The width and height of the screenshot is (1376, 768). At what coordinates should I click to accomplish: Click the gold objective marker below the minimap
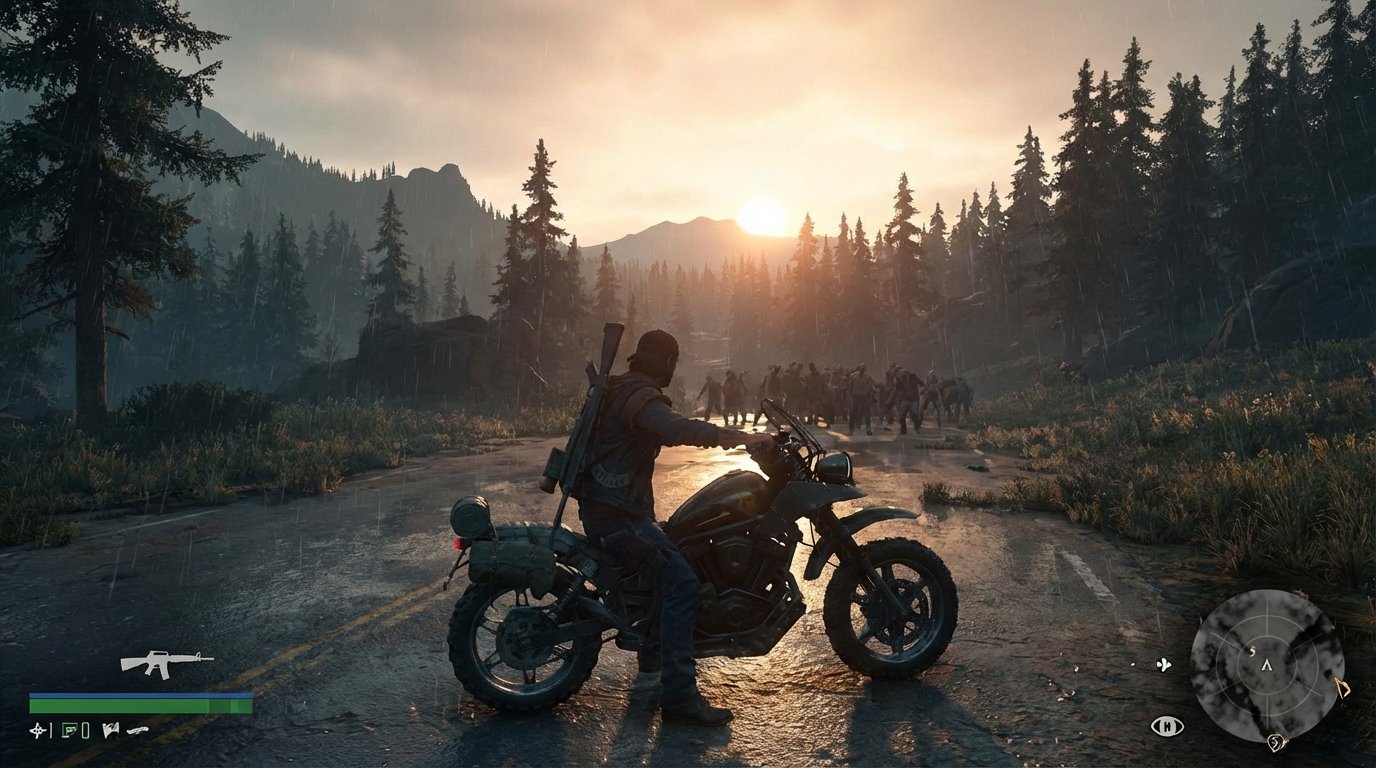point(1278,744)
